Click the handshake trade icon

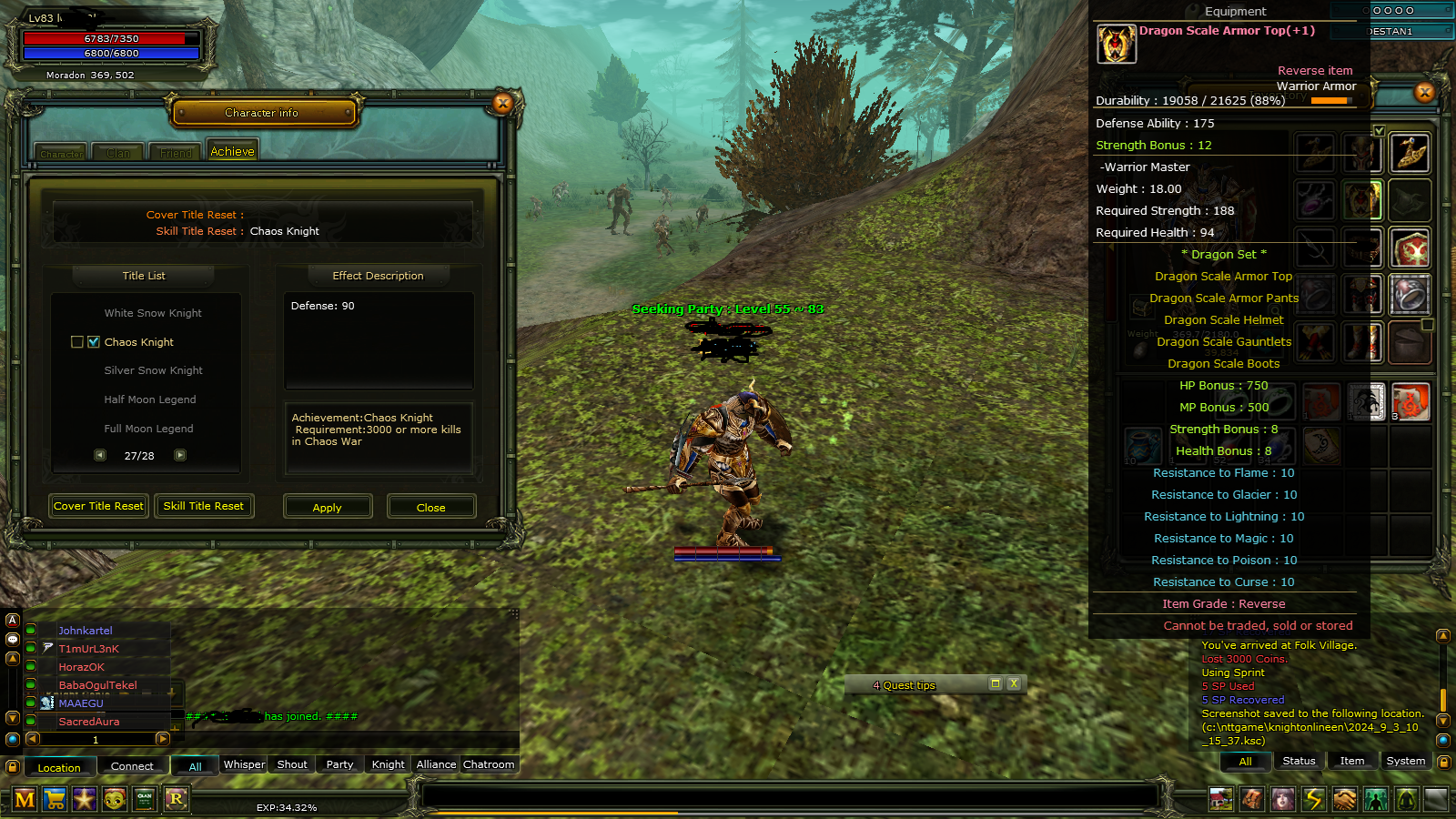(1345, 799)
